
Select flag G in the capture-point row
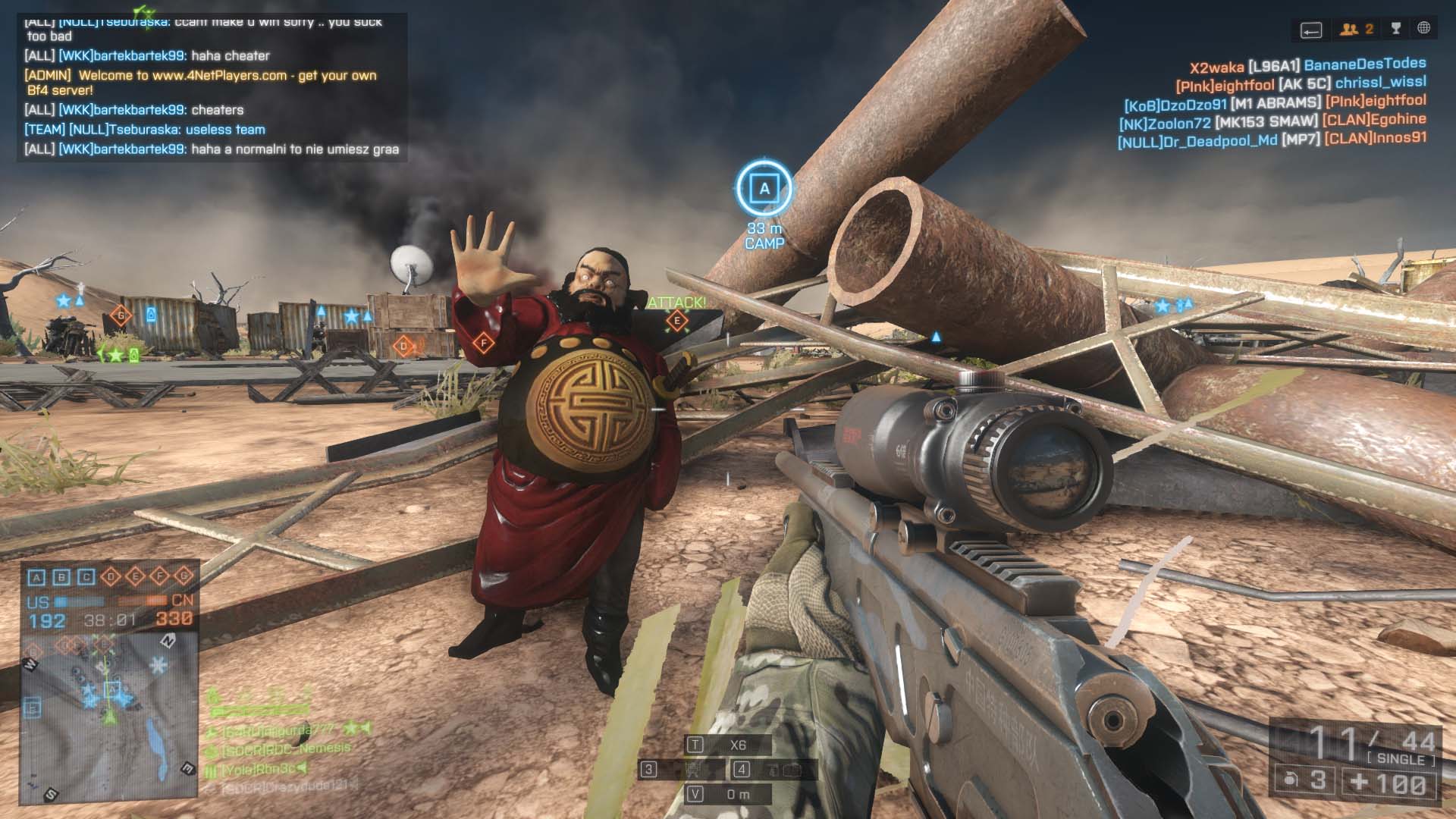click(x=184, y=576)
